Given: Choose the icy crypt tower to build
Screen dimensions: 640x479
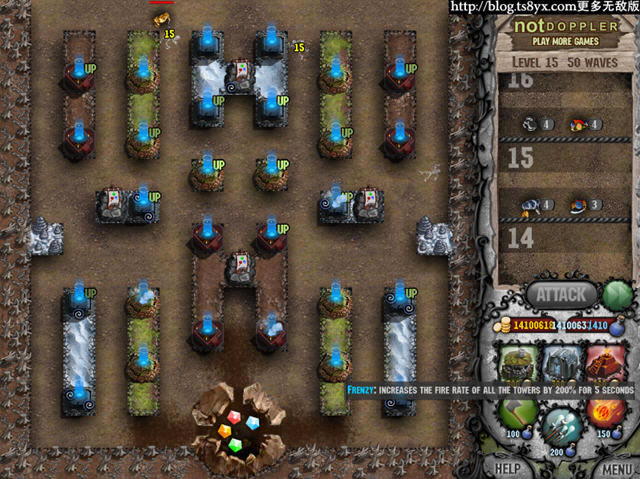Looking at the screenshot, I should (563, 361).
